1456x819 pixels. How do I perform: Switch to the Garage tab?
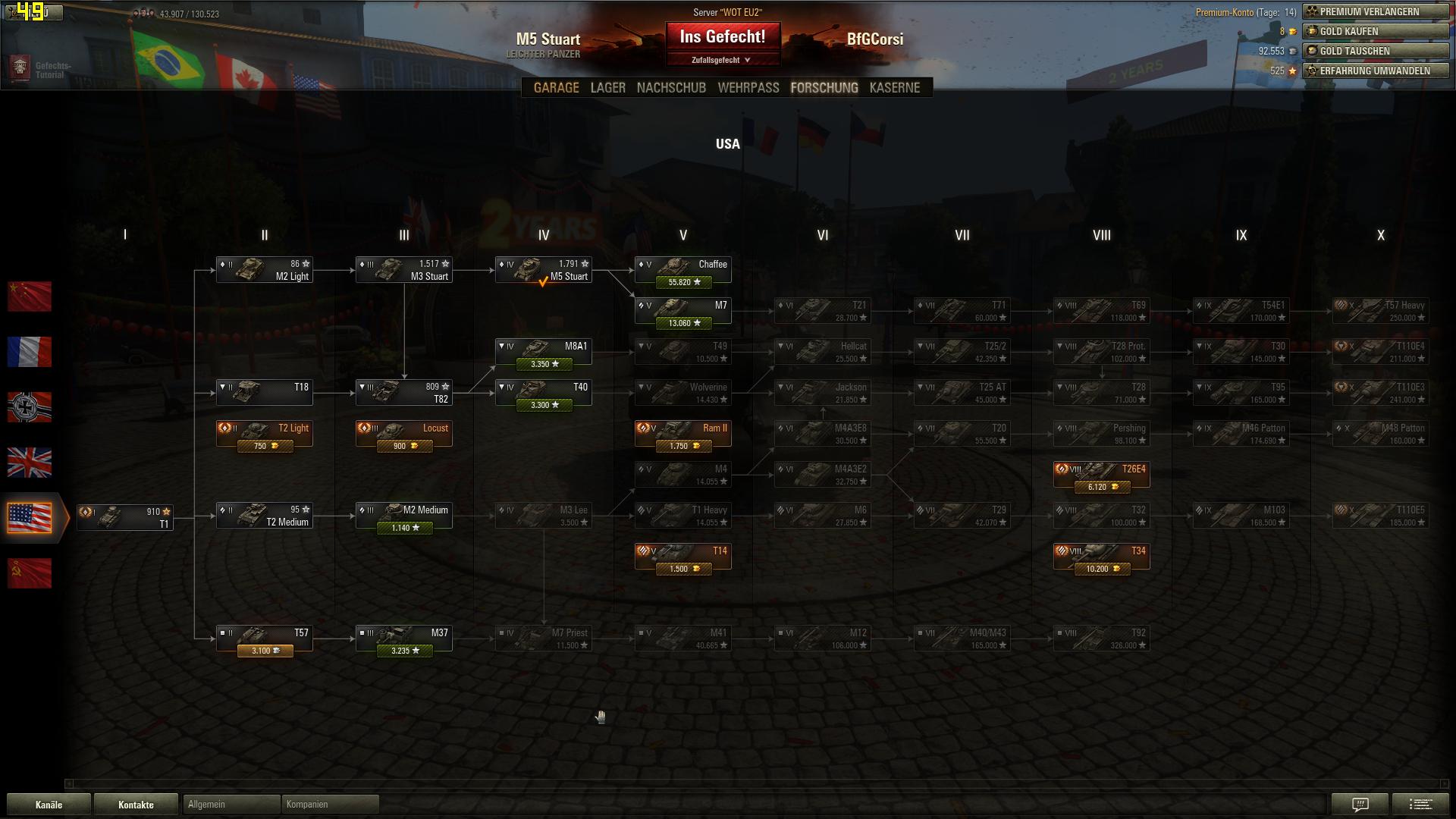click(x=556, y=88)
